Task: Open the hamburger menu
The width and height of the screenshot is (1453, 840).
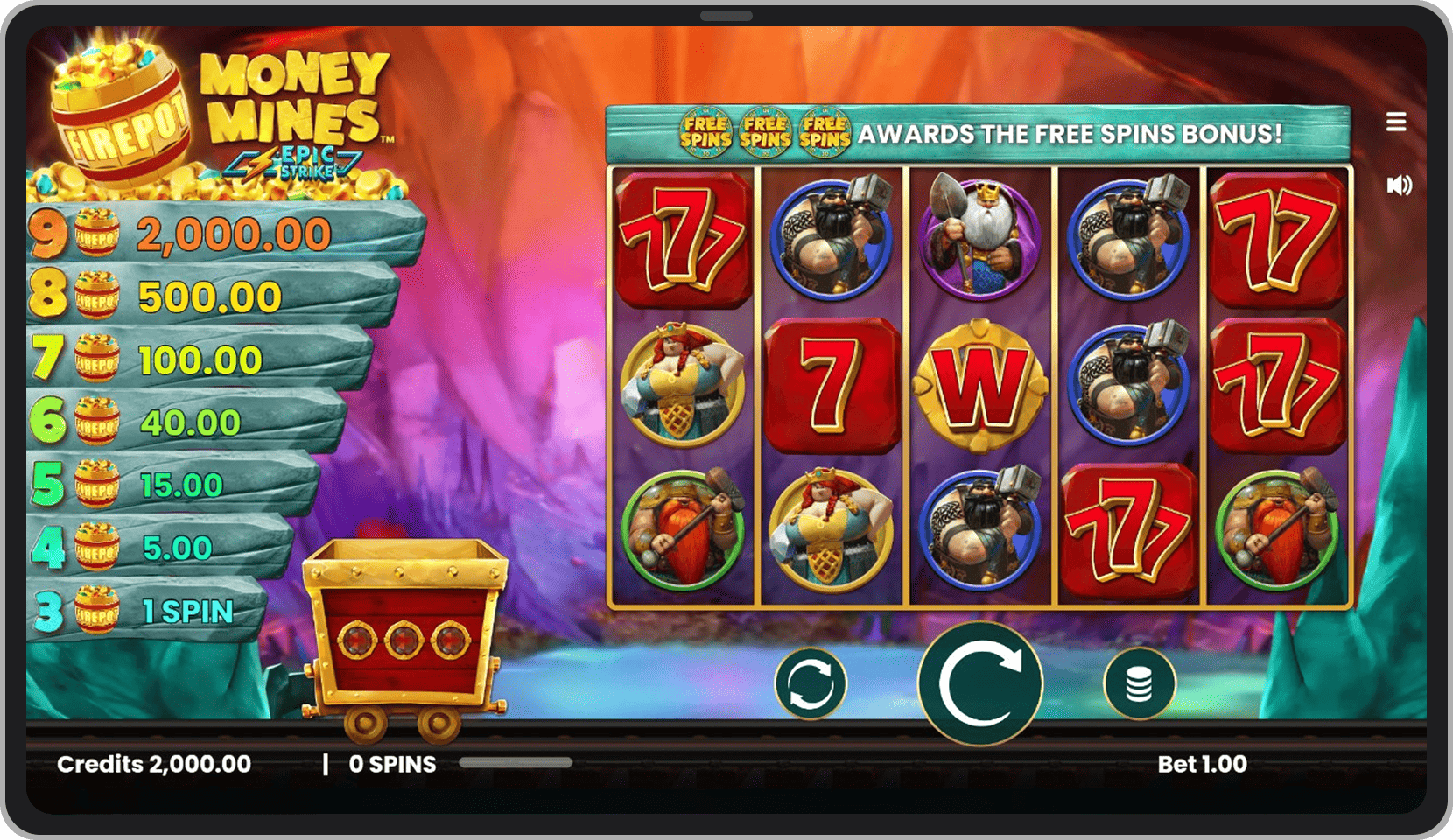Action: 1396,122
